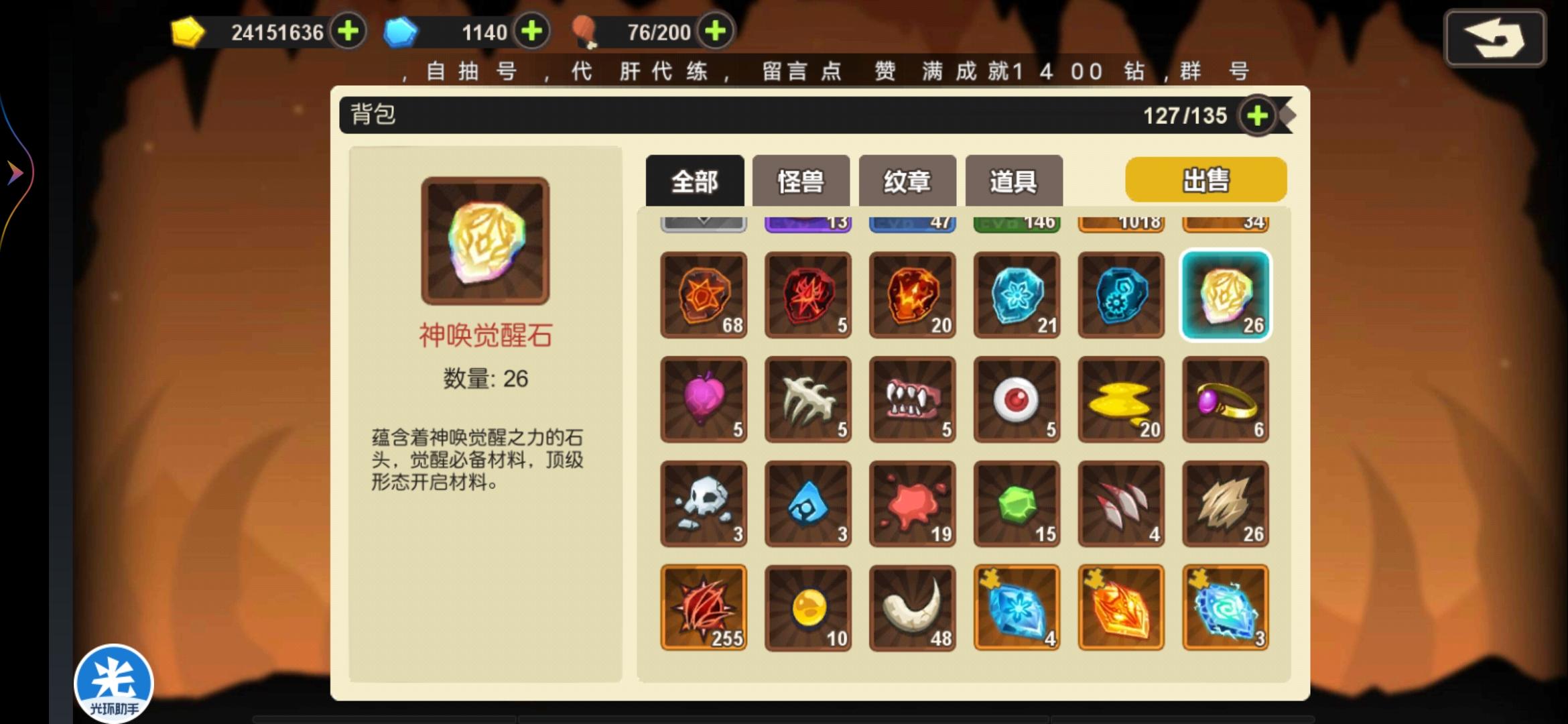The image size is (1568, 724).
Task: Open the 纹章 category
Action: [907, 180]
